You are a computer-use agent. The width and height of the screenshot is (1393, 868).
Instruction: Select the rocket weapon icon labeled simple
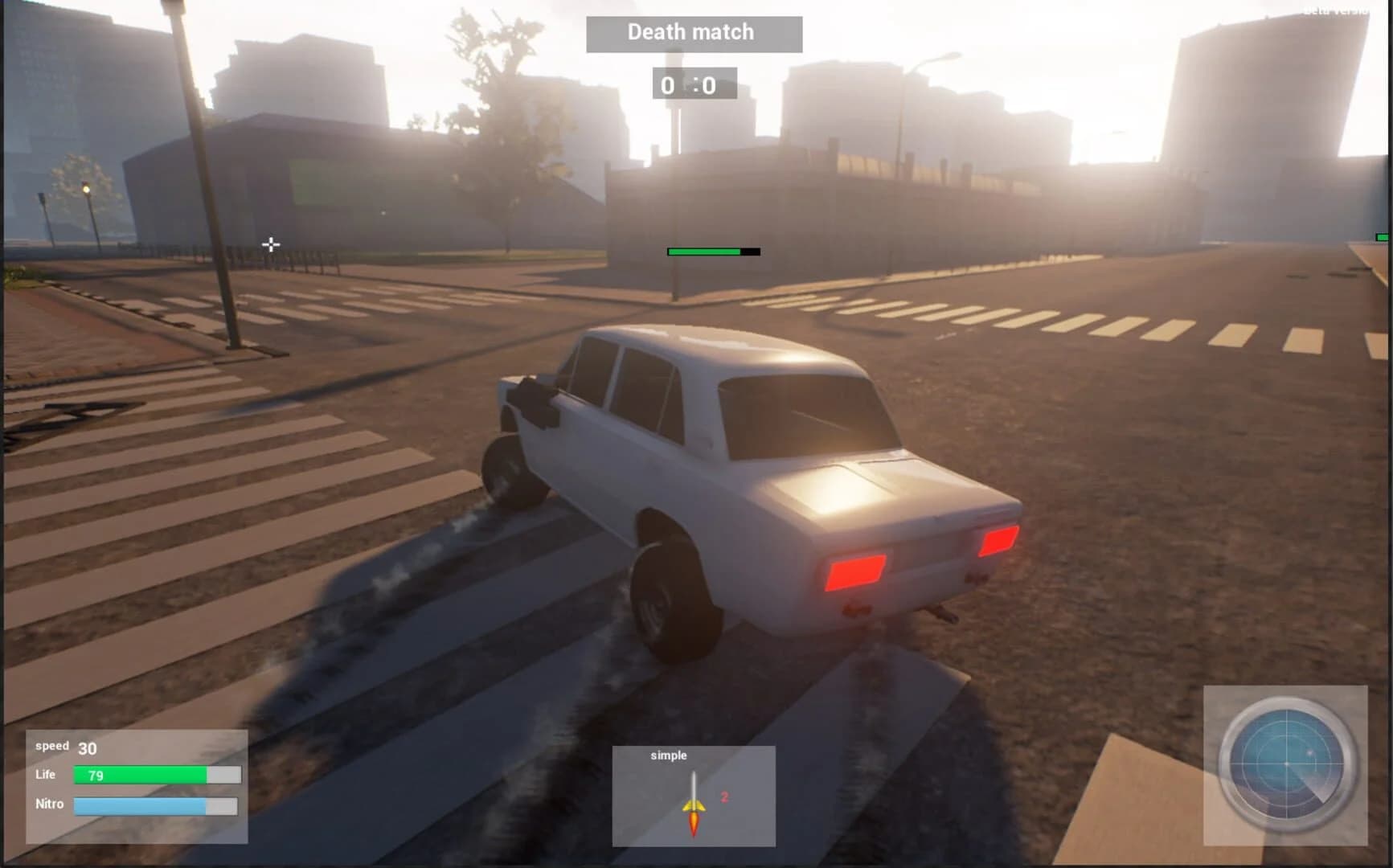693,804
